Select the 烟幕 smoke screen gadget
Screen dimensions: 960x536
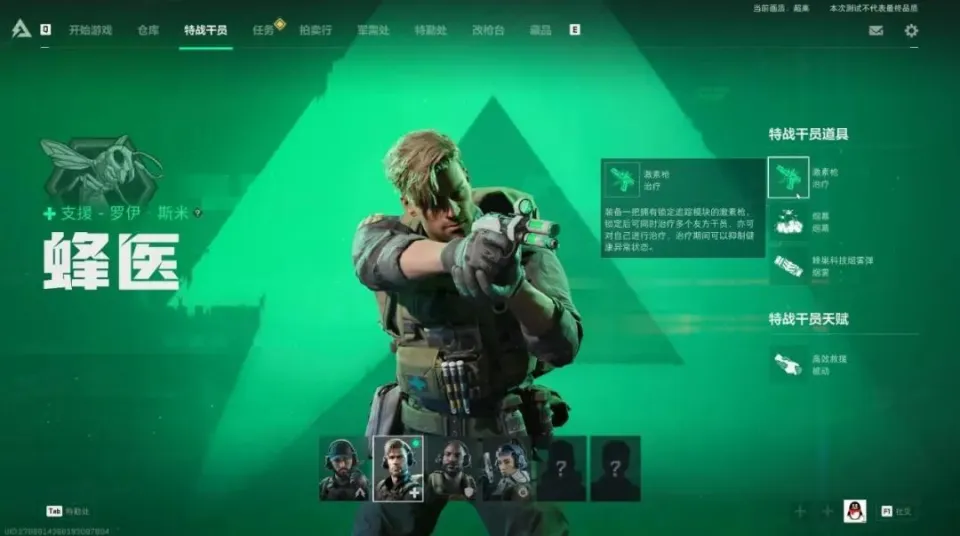point(788,221)
